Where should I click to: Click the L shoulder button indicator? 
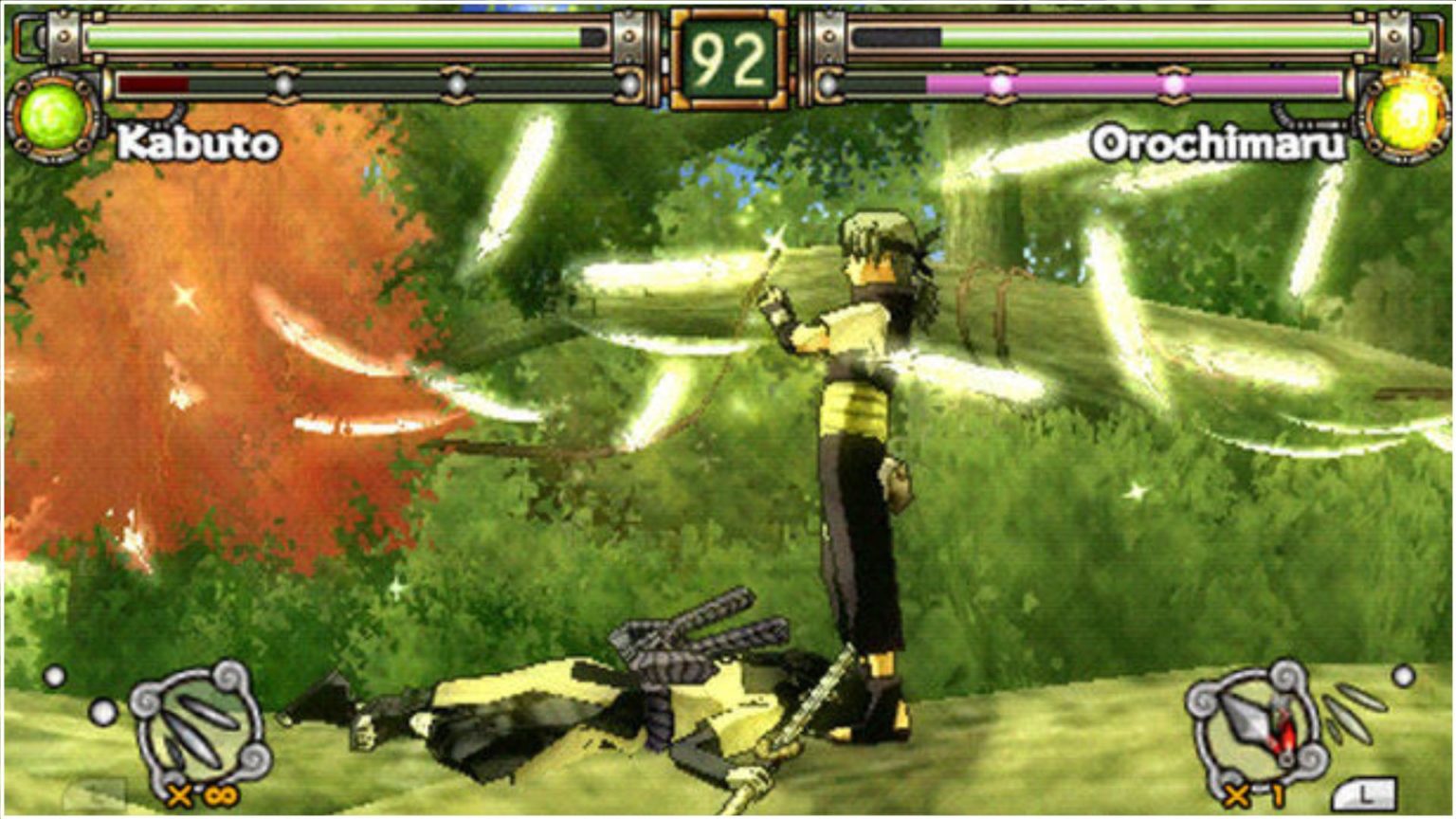point(1363,792)
